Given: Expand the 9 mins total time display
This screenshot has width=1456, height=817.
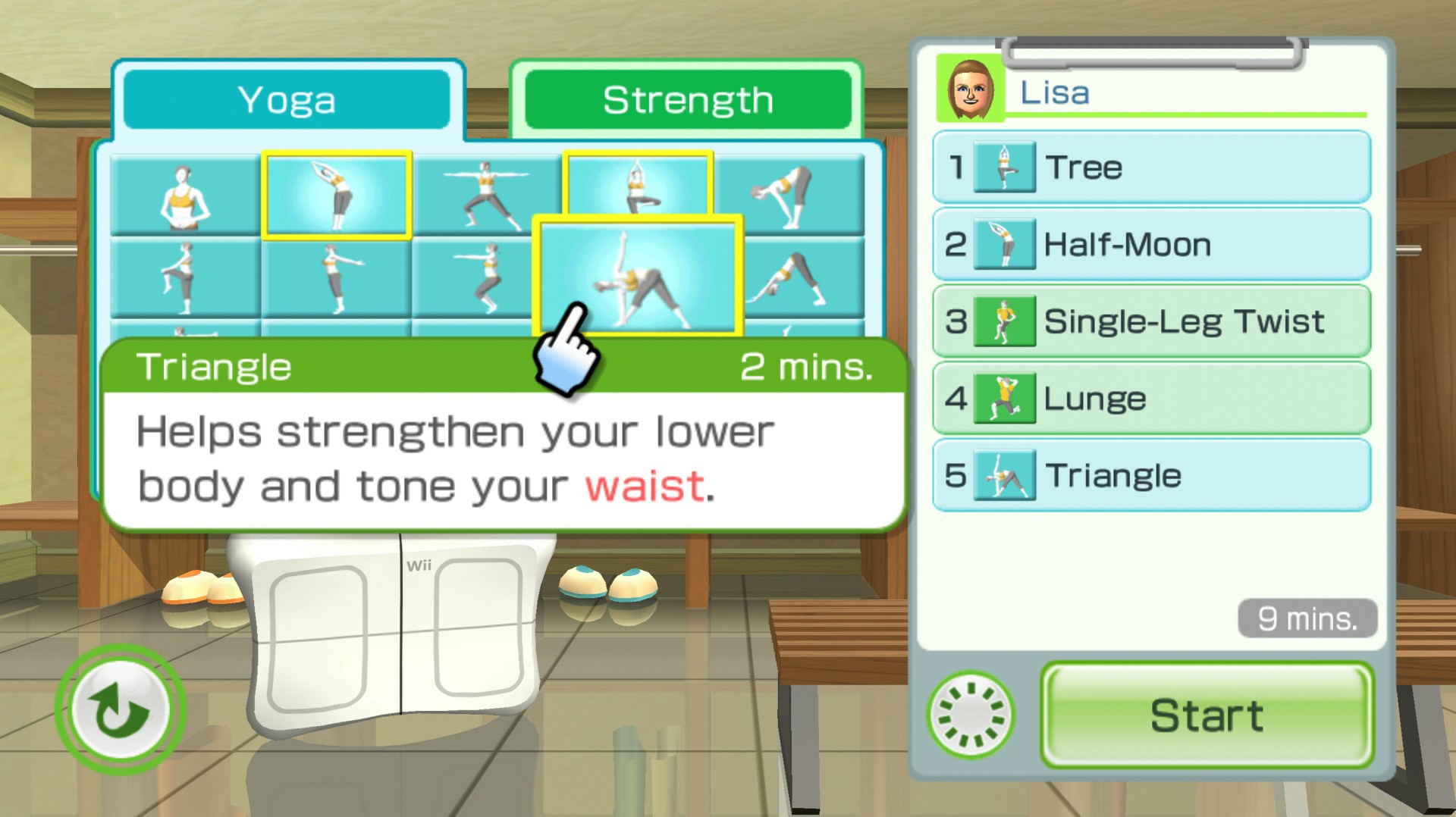Looking at the screenshot, I should (x=1307, y=619).
